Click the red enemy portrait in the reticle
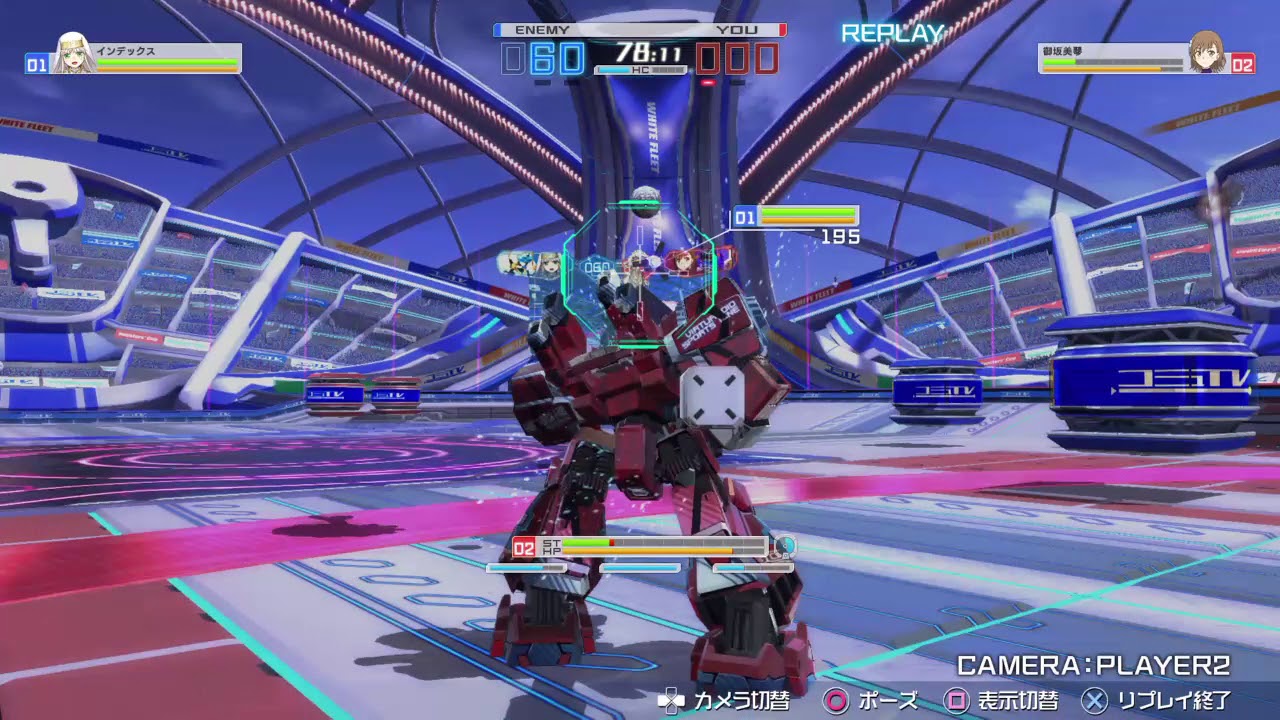Viewport: 1280px width, 720px height. [684, 261]
